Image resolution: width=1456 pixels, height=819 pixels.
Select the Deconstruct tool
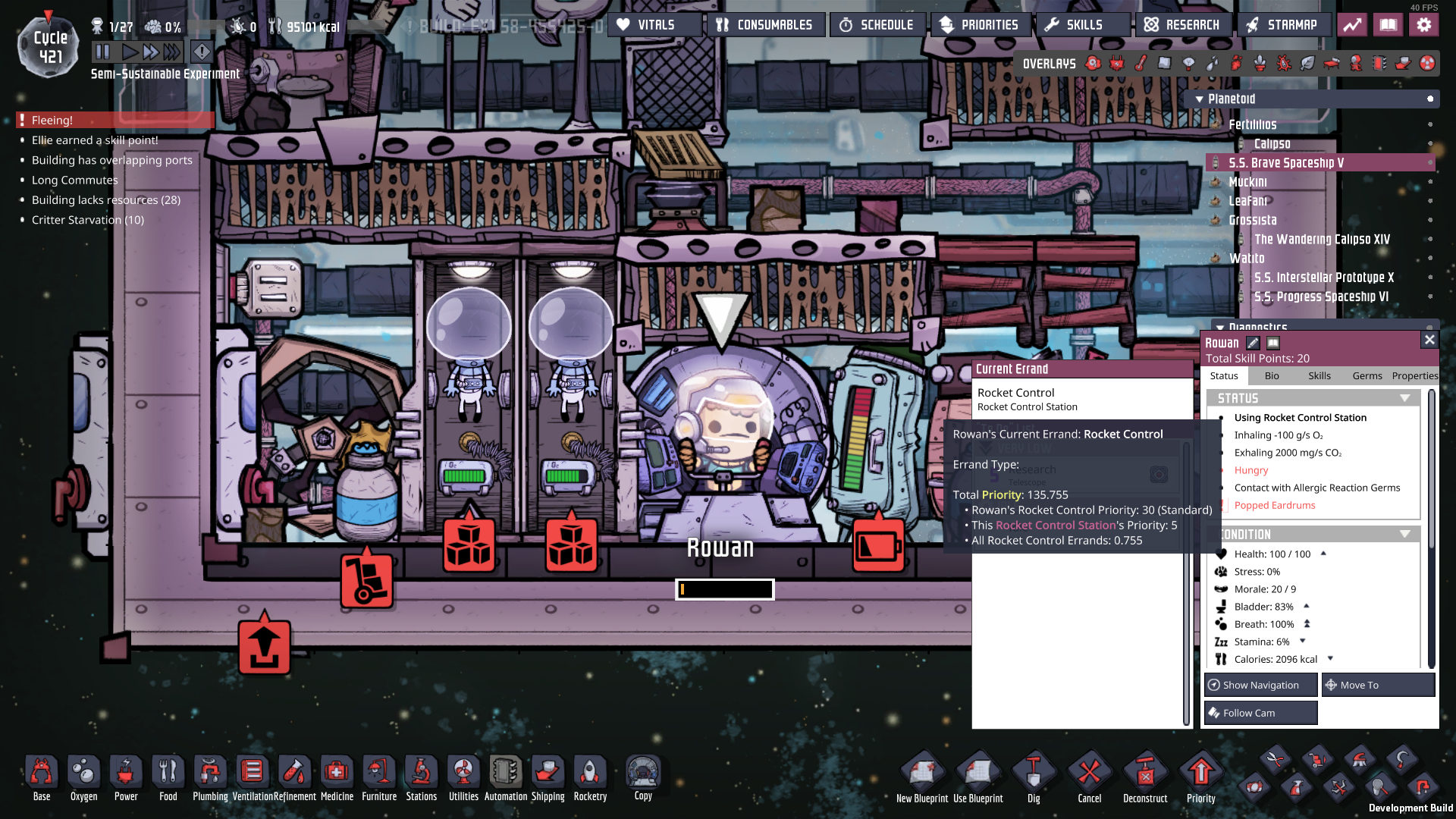point(1145,773)
